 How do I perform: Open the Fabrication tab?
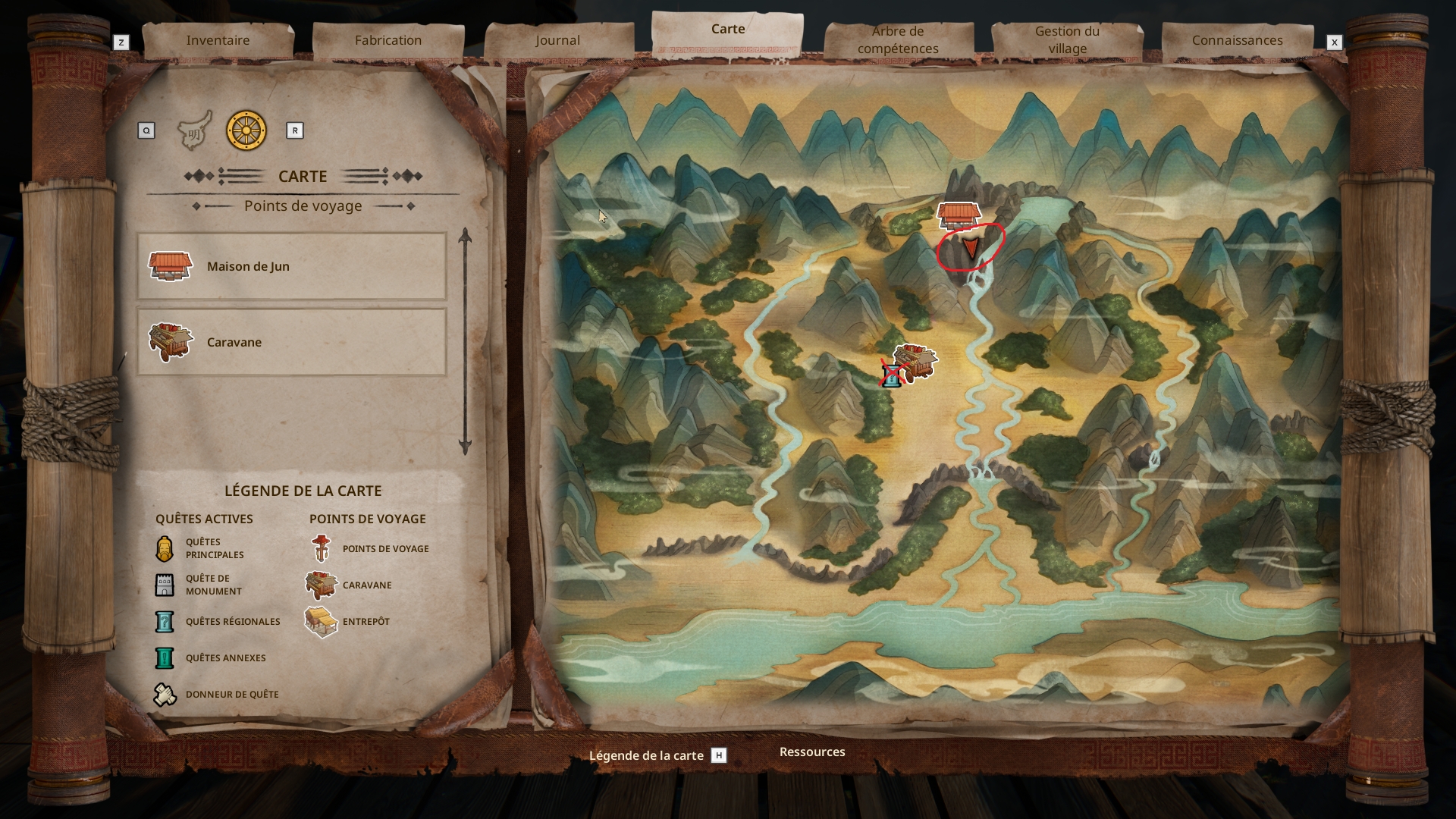pyautogui.click(x=388, y=40)
